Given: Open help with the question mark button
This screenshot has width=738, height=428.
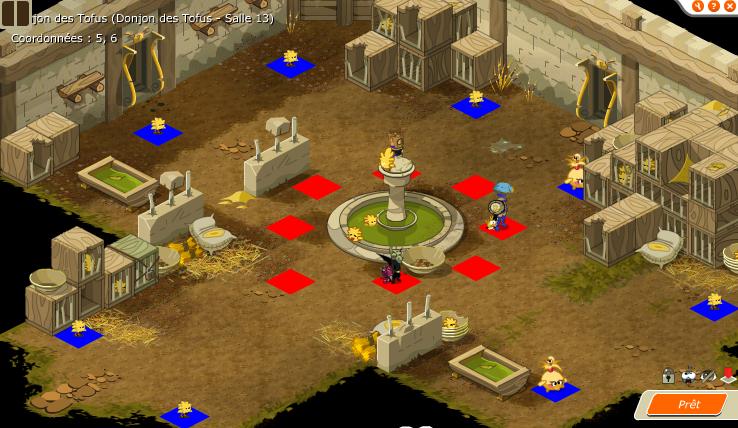Looking at the screenshot, I should pos(714,5).
